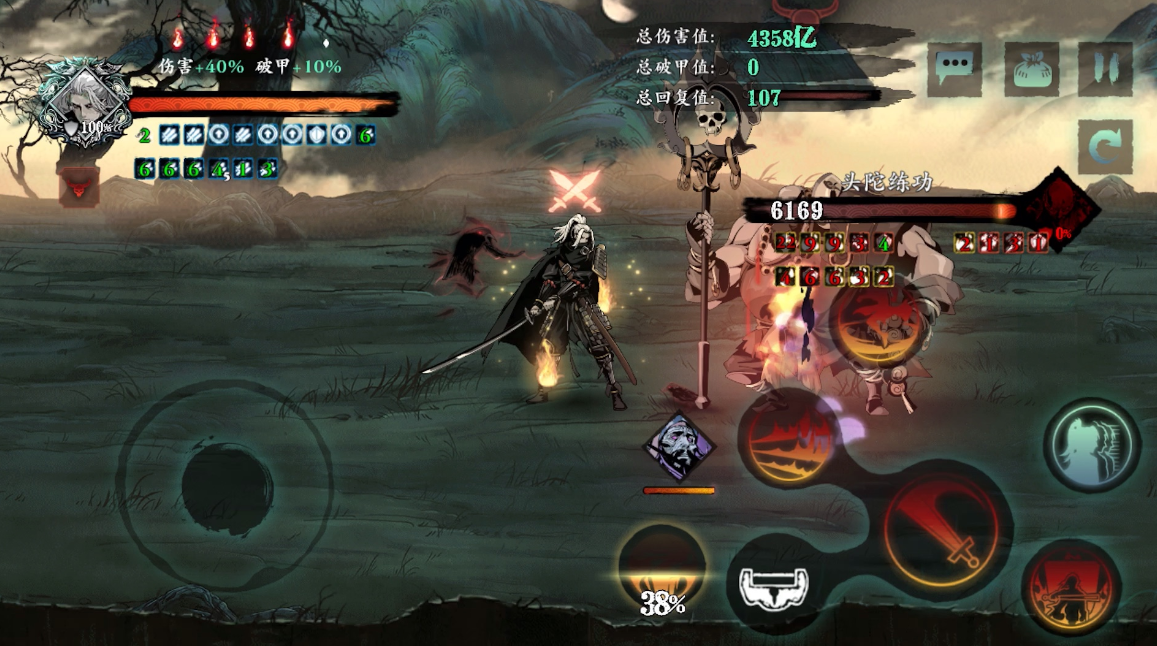
Task: Open the chat speech-bubble button
Action: [x=953, y=68]
